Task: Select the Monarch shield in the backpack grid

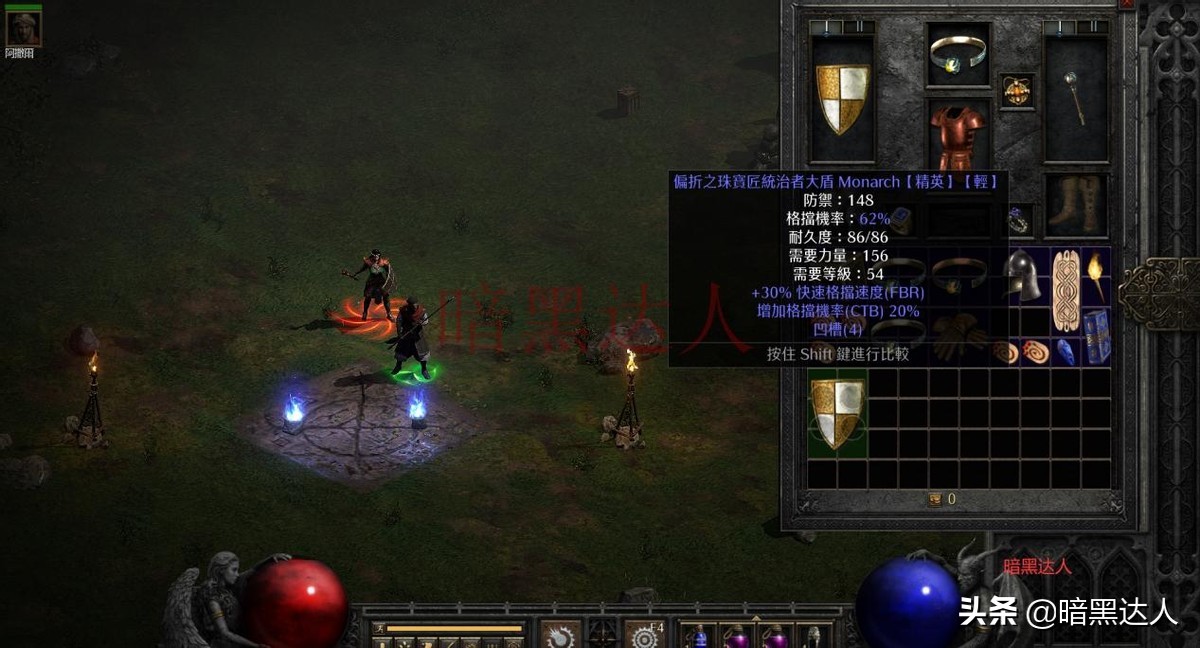Action: (836, 413)
